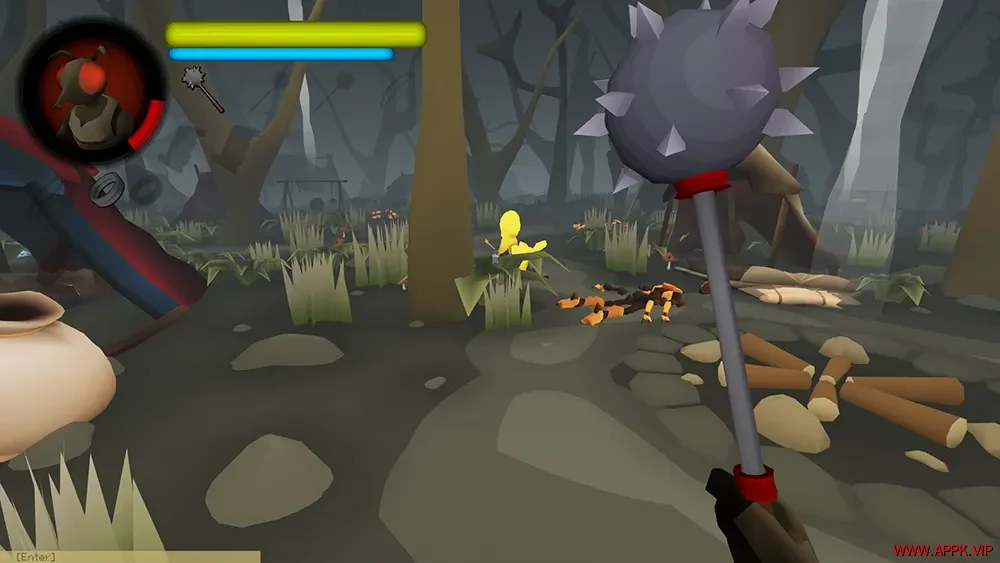Focus the chat input bar
The image size is (1000, 563).
coord(130,556)
